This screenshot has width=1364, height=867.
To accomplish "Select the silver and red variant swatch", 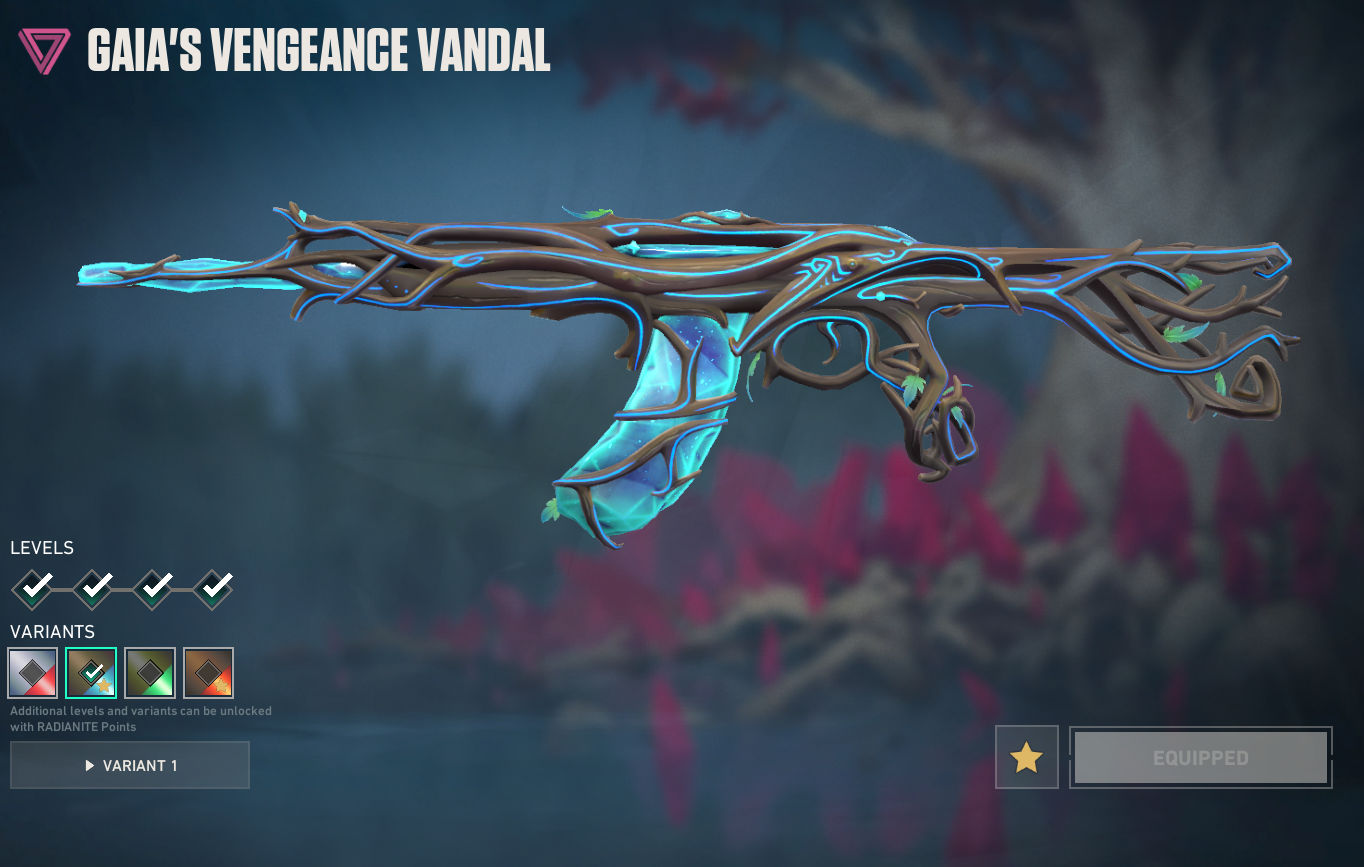I will [x=32, y=673].
